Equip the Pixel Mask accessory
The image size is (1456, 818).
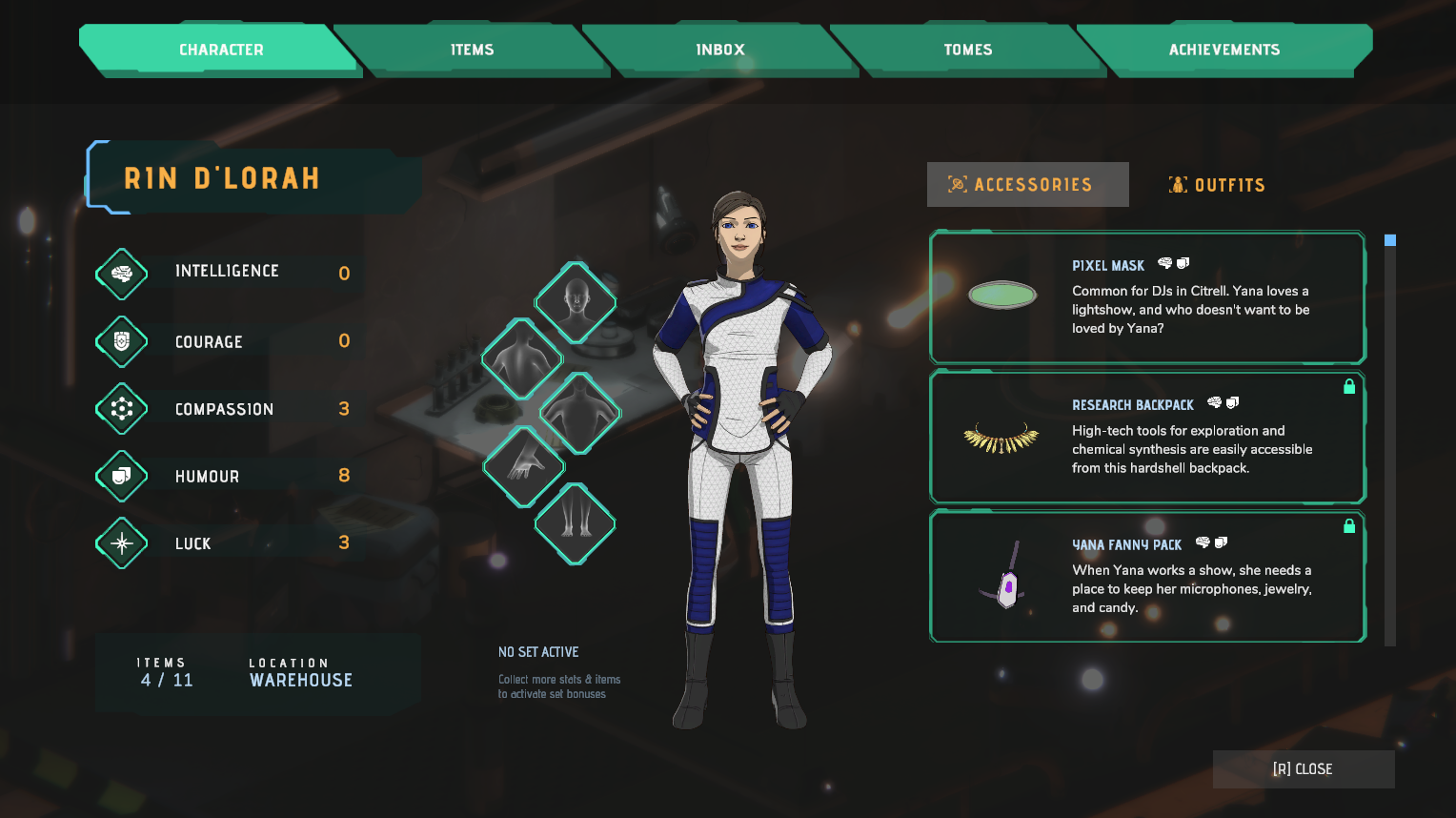pos(1147,297)
